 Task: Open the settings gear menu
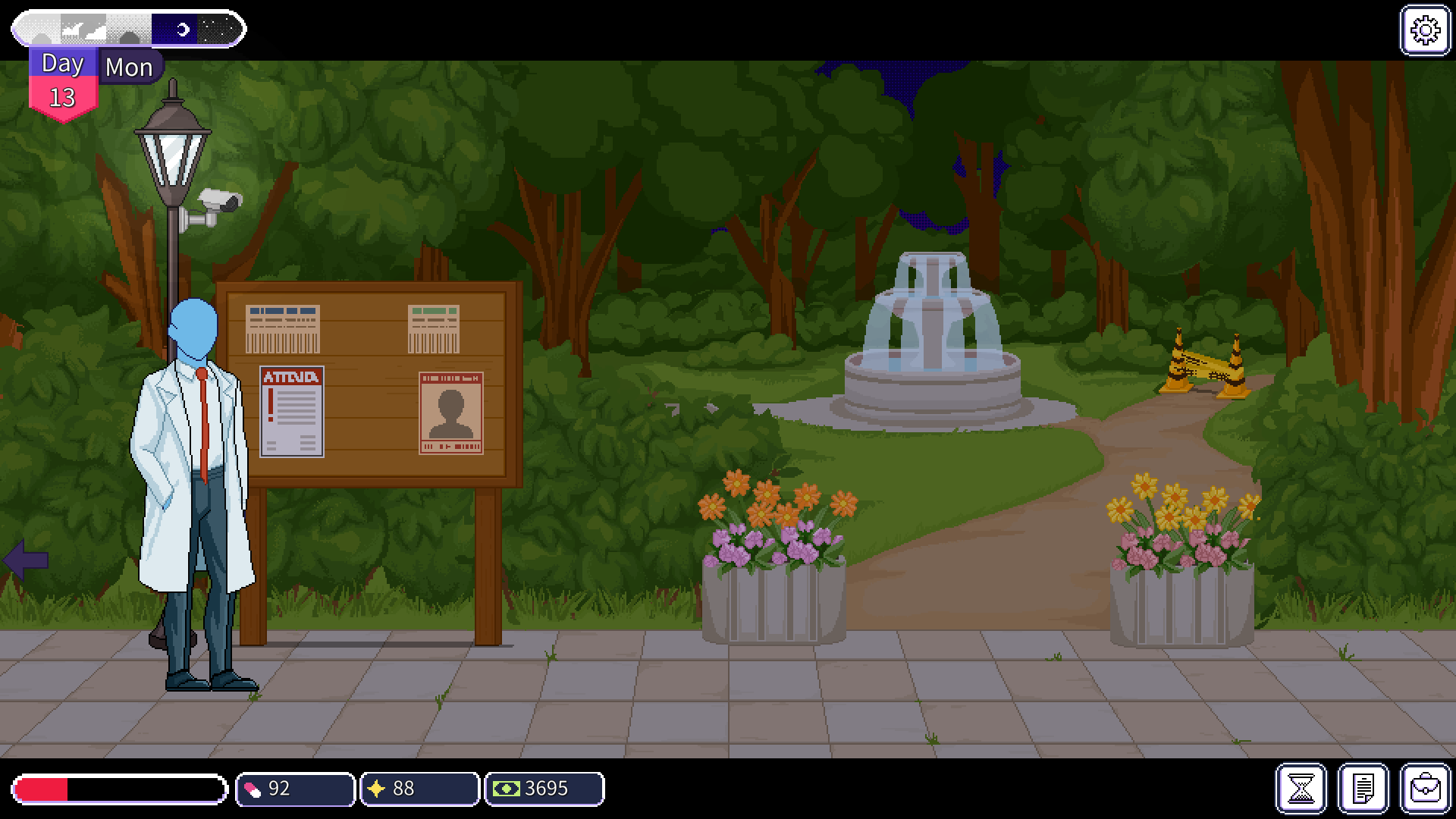coord(1424,30)
